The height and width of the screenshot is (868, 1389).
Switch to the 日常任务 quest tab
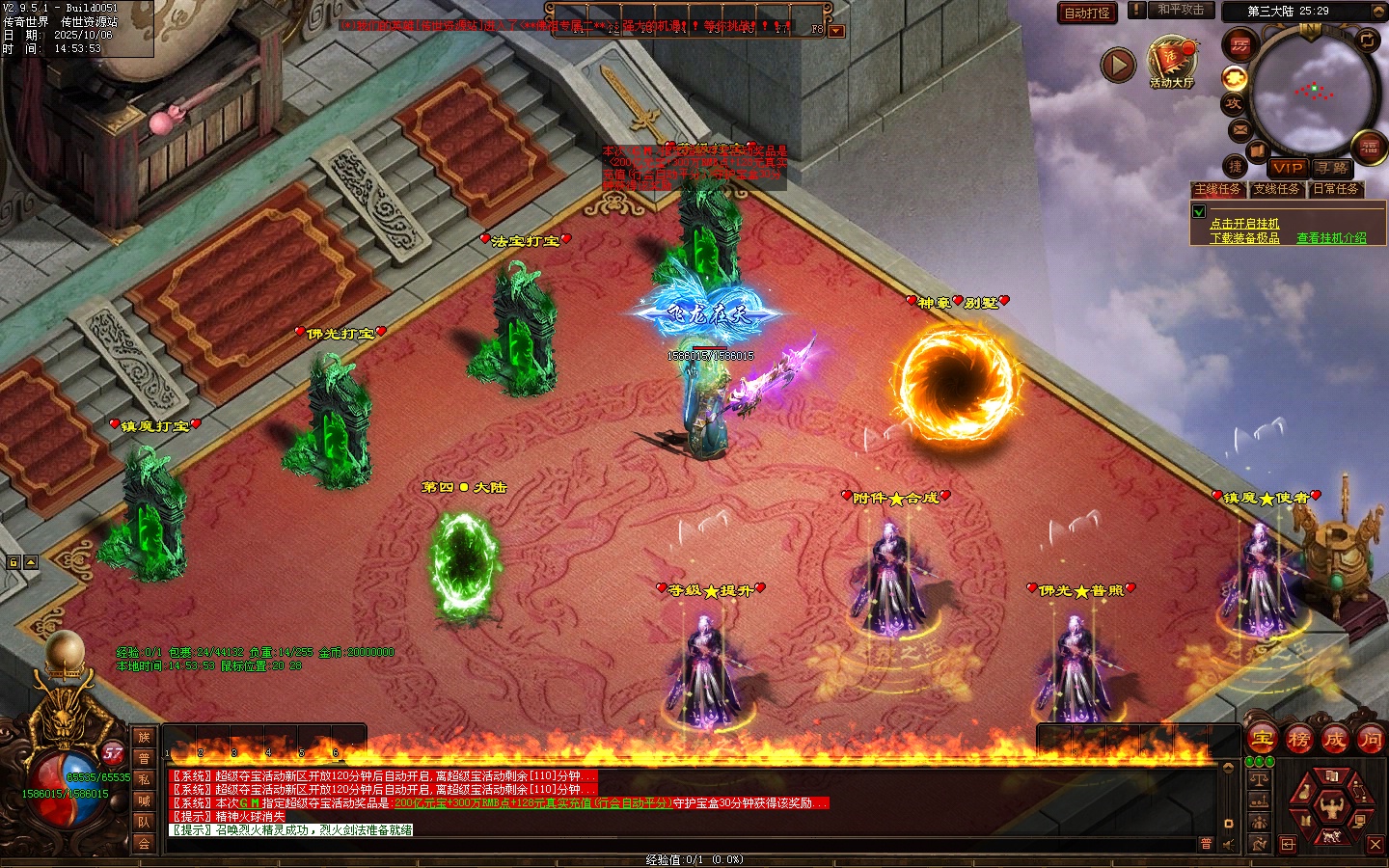[1336, 189]
